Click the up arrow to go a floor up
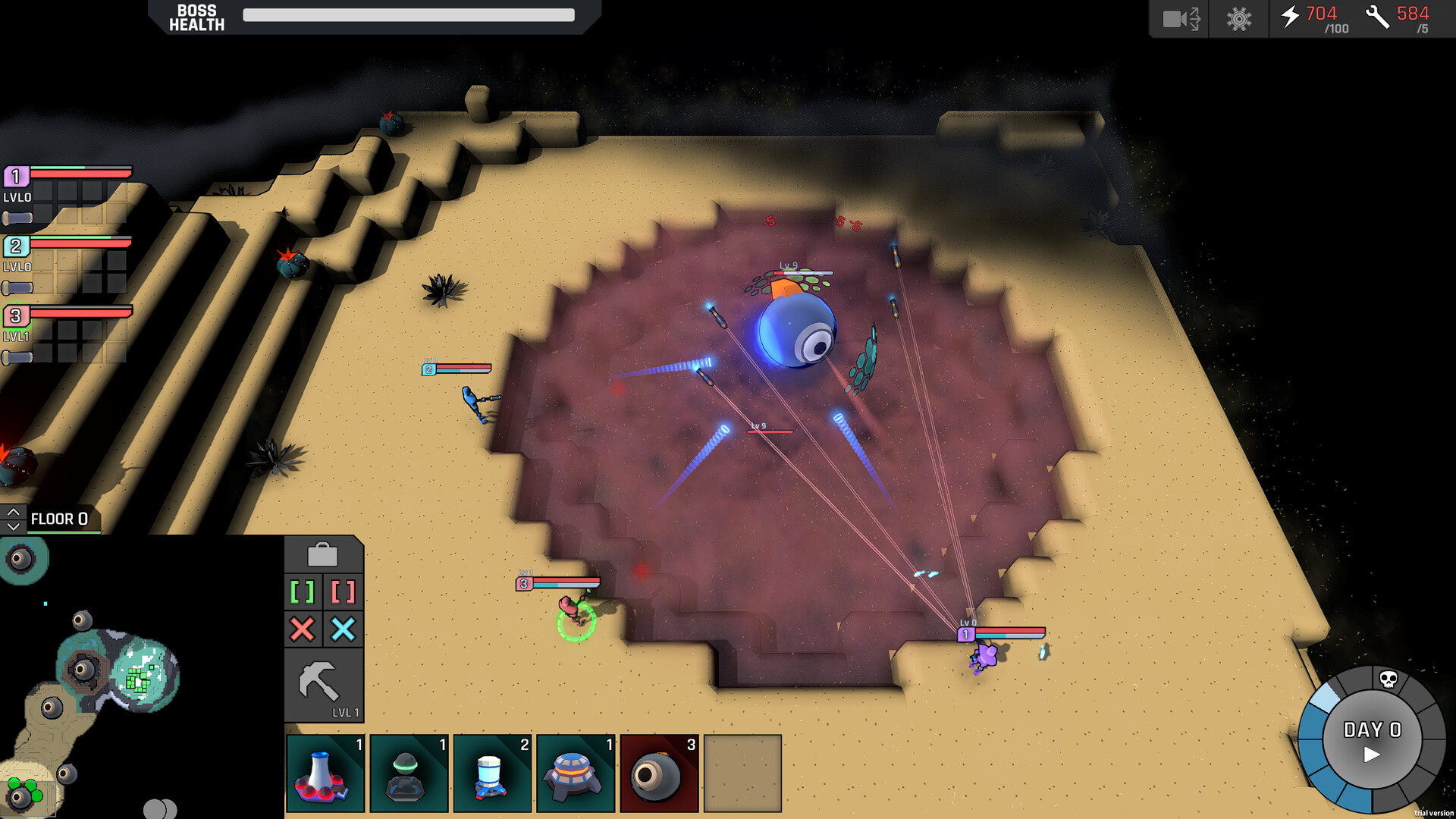 click(x=13, y=510)
